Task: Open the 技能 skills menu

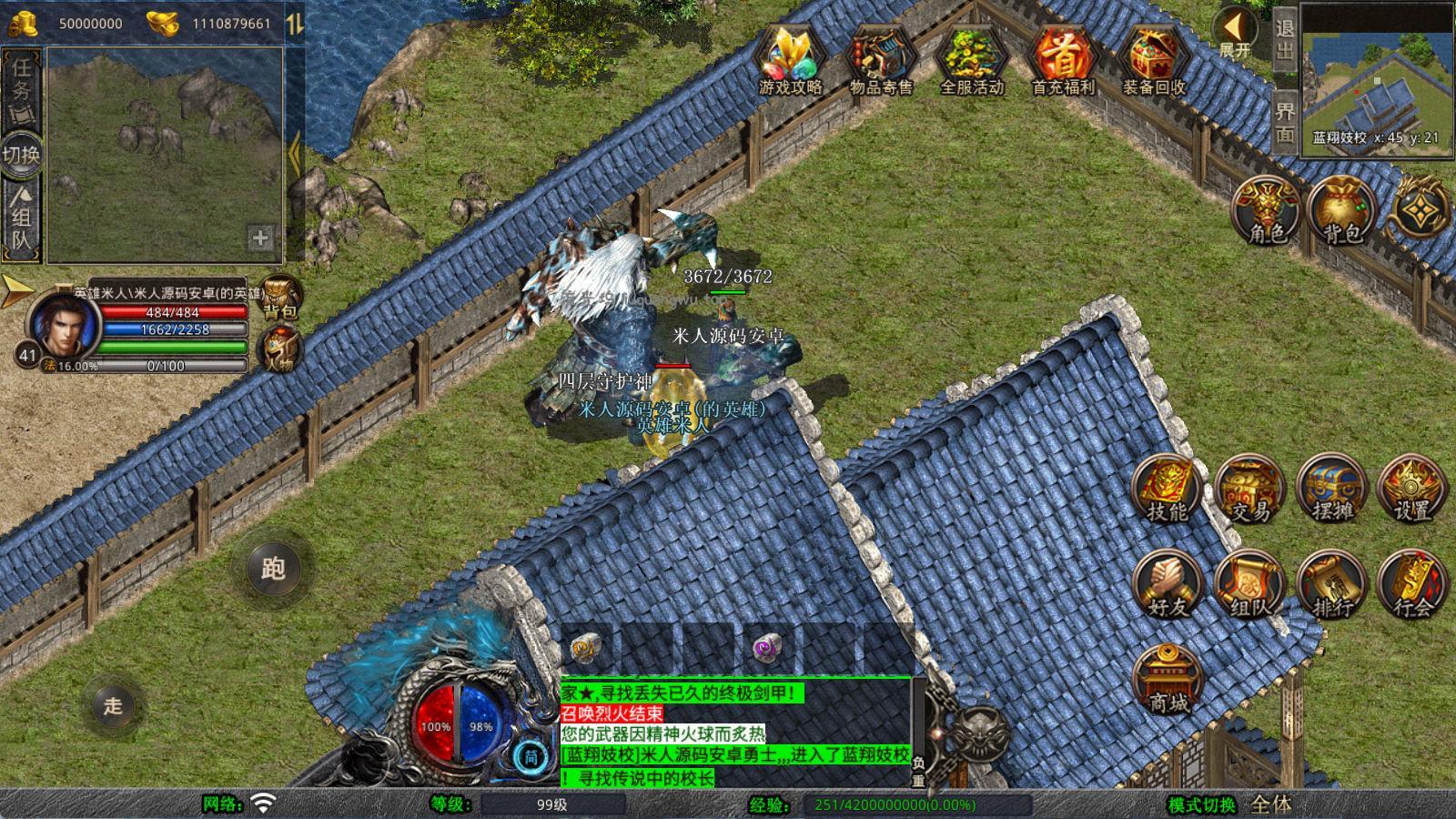Action: click(1167, 490)
